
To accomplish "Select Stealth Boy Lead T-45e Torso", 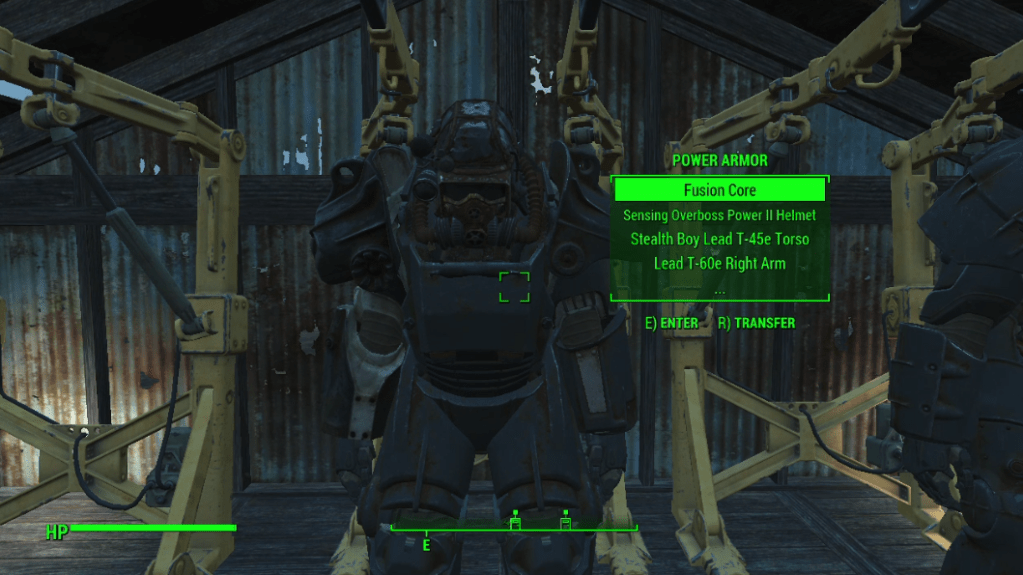I will (x=719, y=239).
